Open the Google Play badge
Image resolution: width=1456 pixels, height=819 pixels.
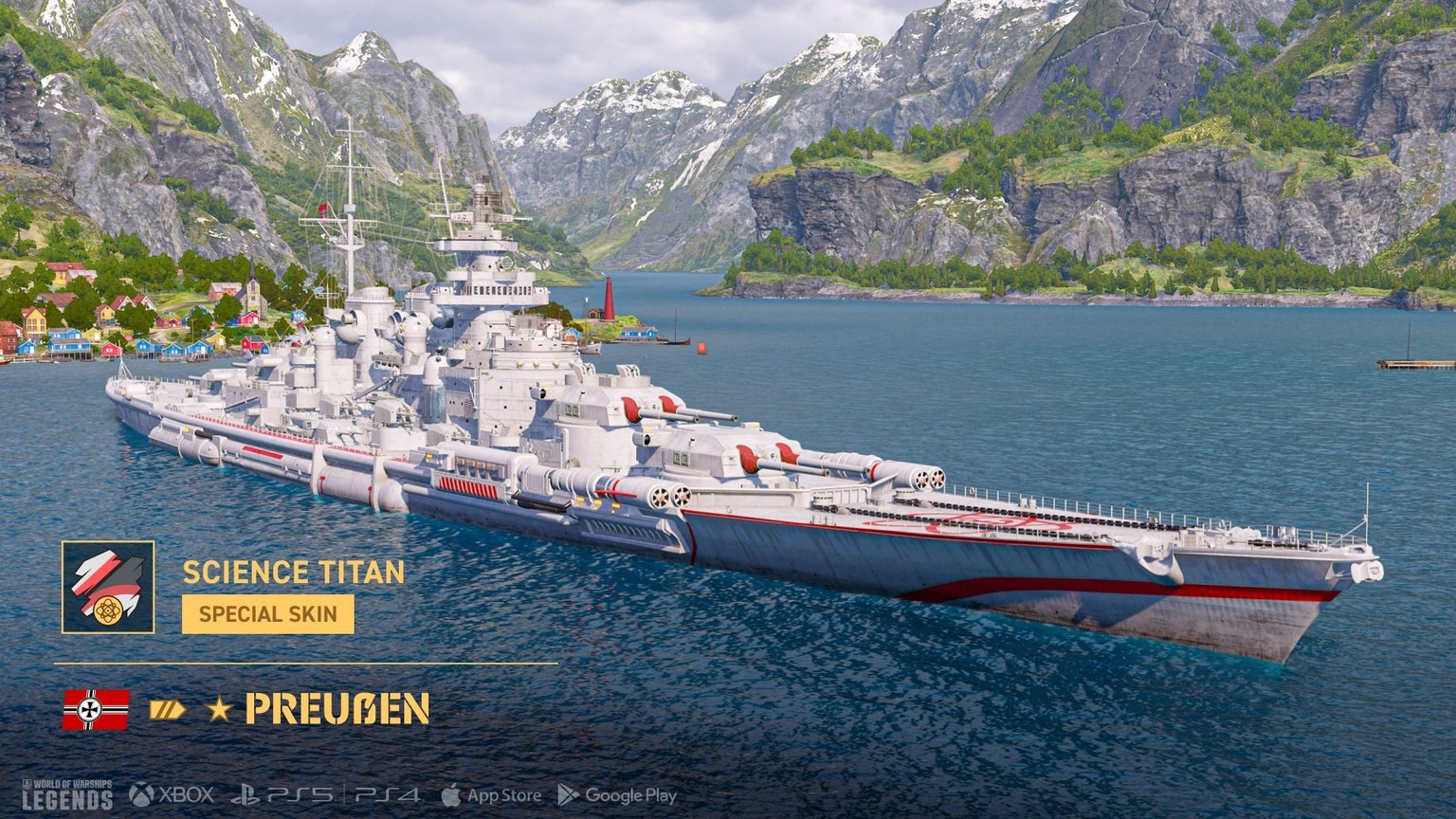pyautogui.click(x=617, y=795)
